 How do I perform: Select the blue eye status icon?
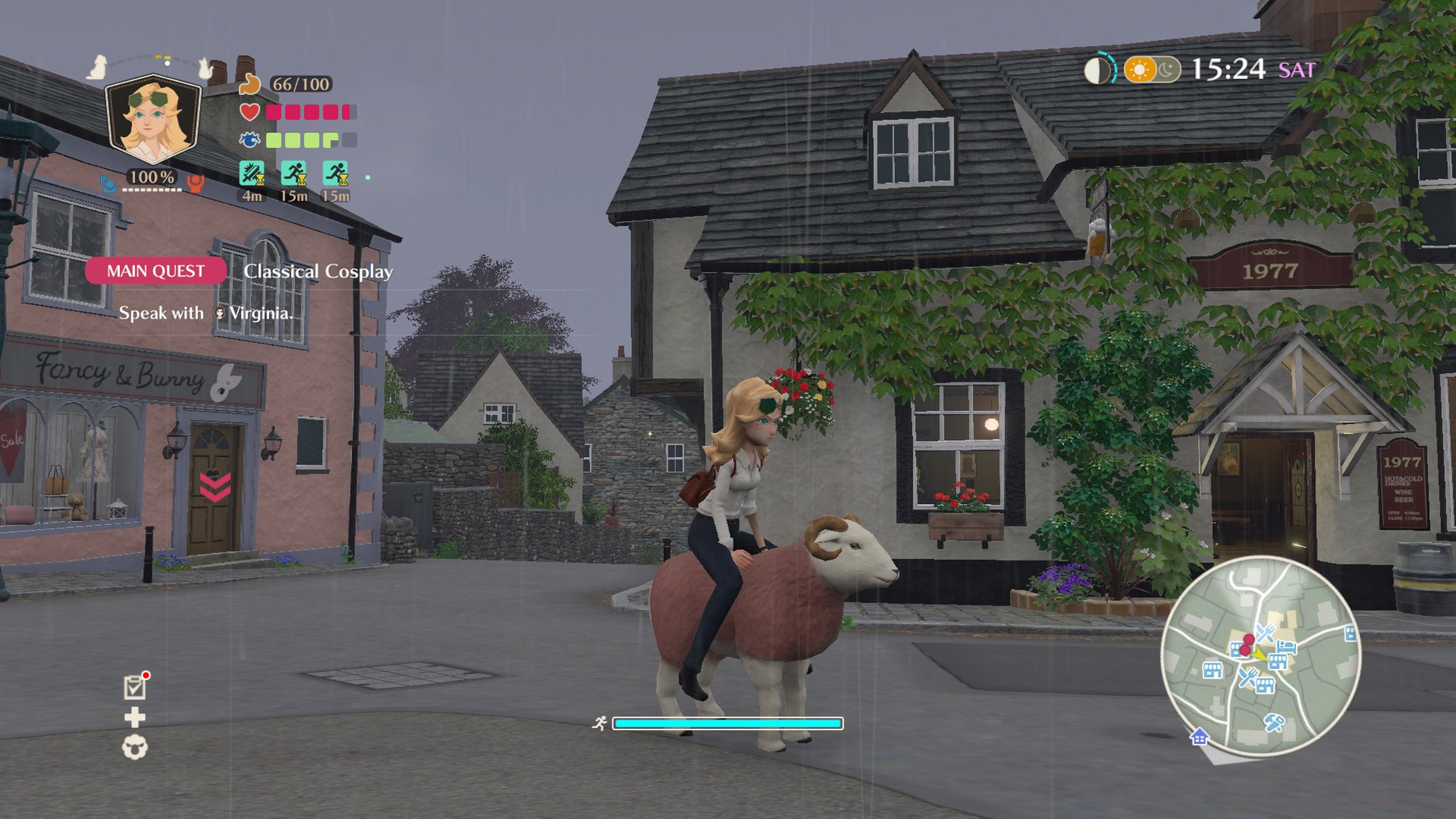point(249,140)
